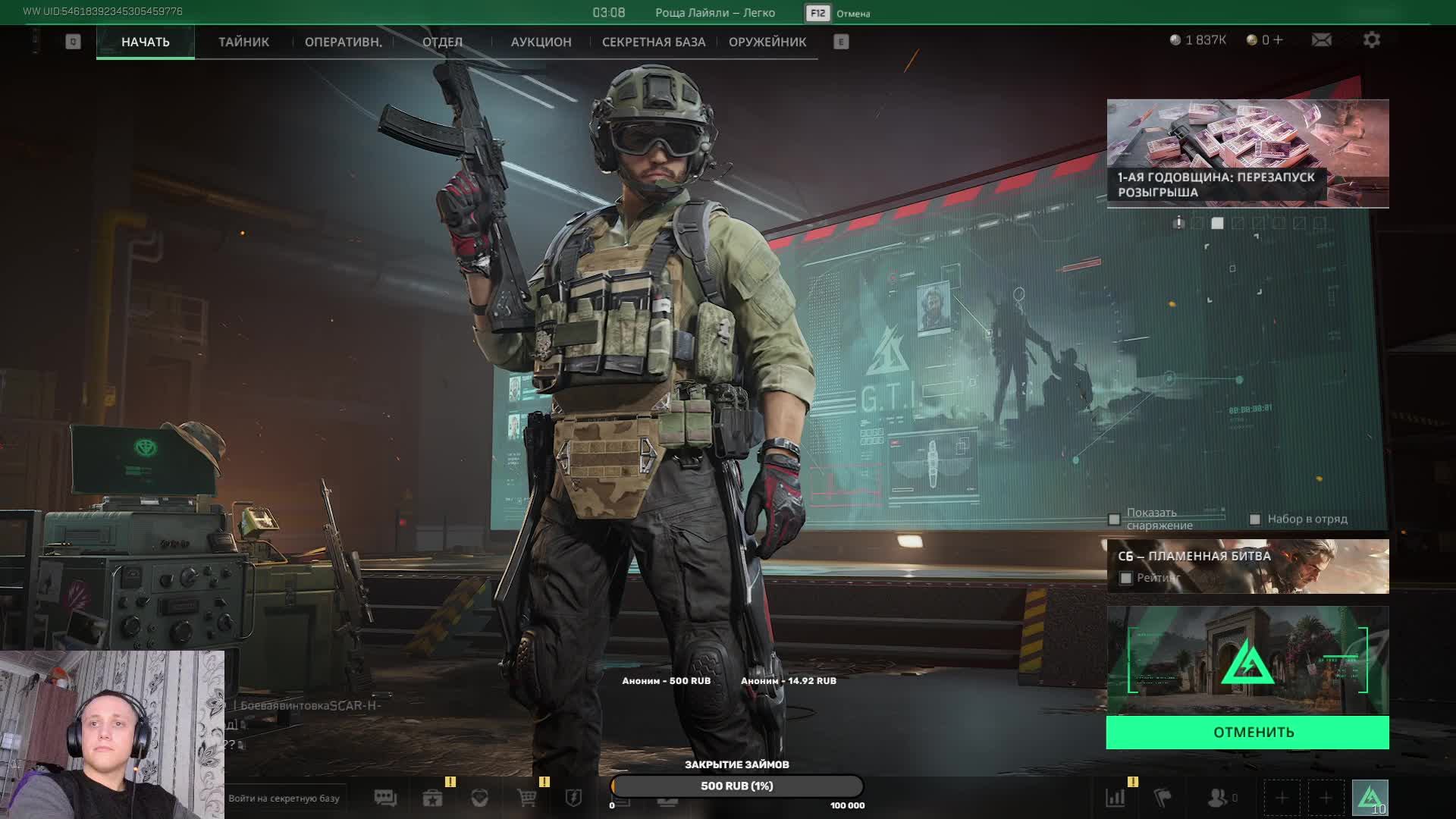Open the shopping cart store icon

point(526,798)
